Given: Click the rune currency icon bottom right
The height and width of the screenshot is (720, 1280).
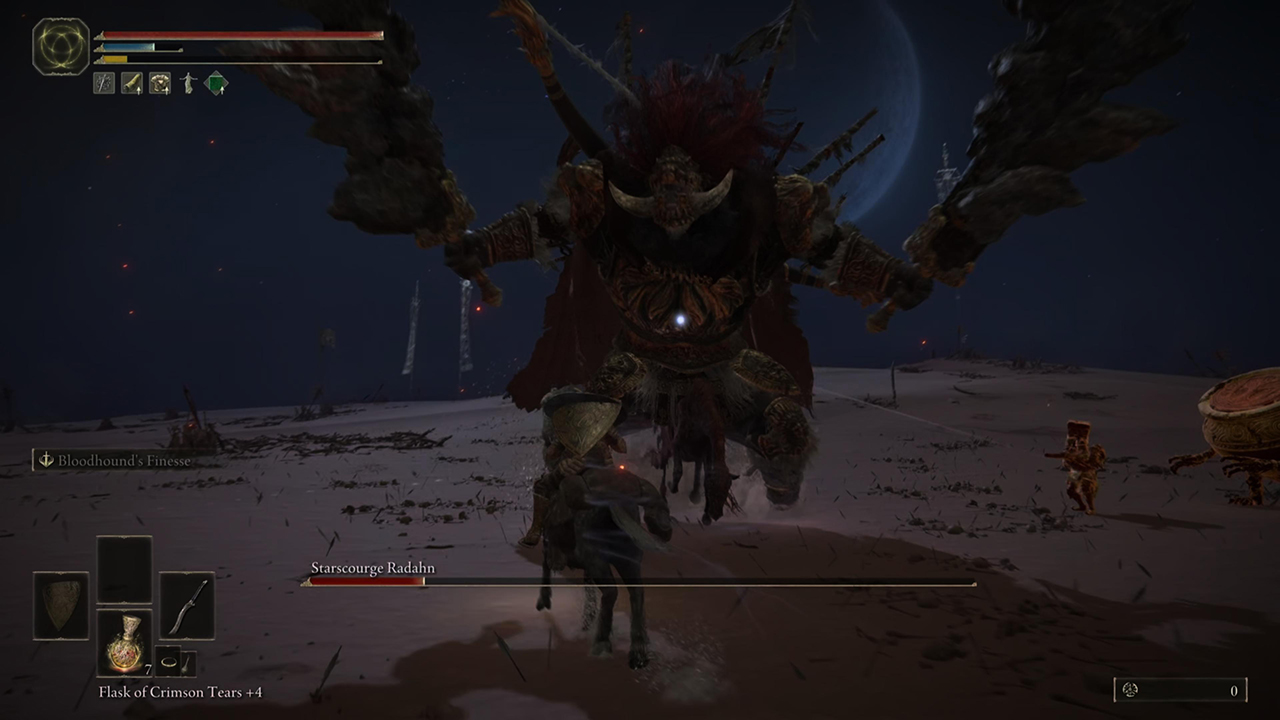Looking at the screenshot, I should coord(1129,690).
